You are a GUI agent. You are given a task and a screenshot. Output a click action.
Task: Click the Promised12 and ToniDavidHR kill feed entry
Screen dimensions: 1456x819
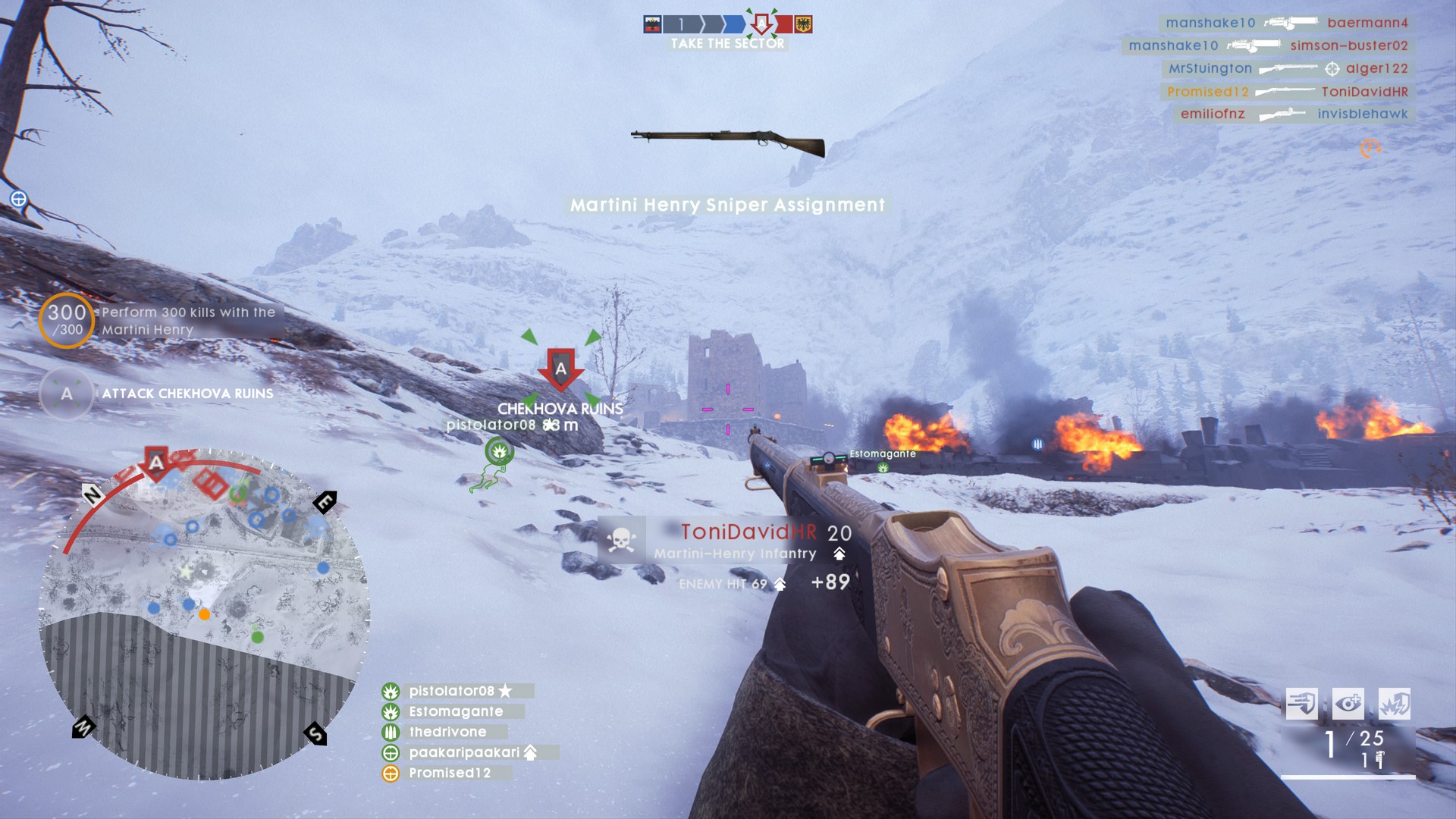[1287, 92]
